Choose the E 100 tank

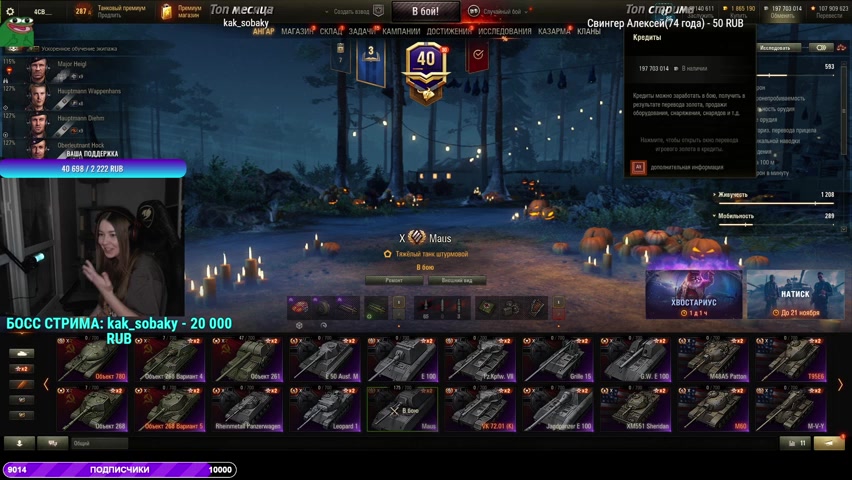tap(402, 360)
